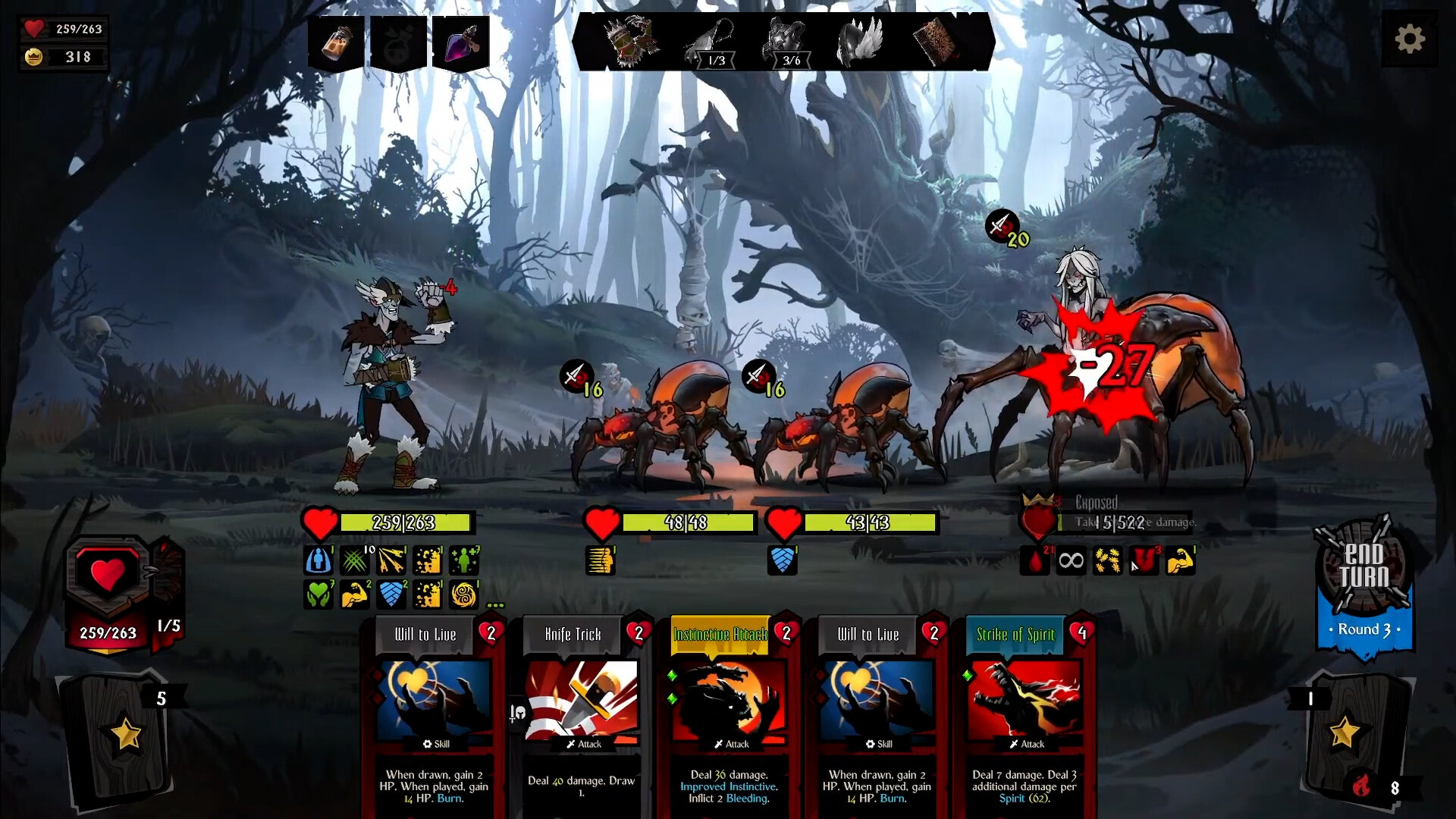Inspect the winged helmet relic
Image resolution: width=1456 pixels, height=819 pixels.
coord(861,42)
